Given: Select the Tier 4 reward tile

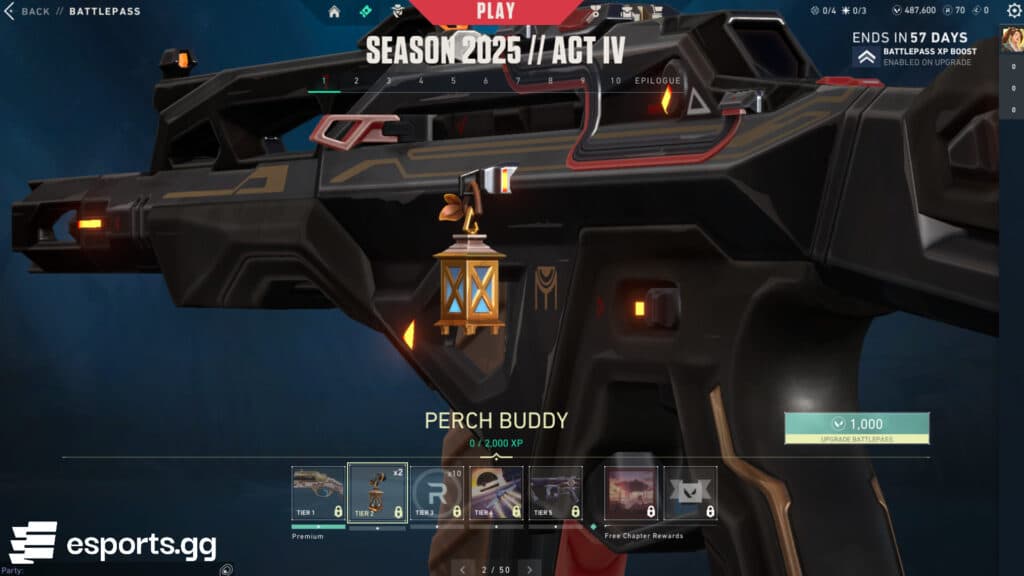Looking at the screenshot, I should 496,493.
